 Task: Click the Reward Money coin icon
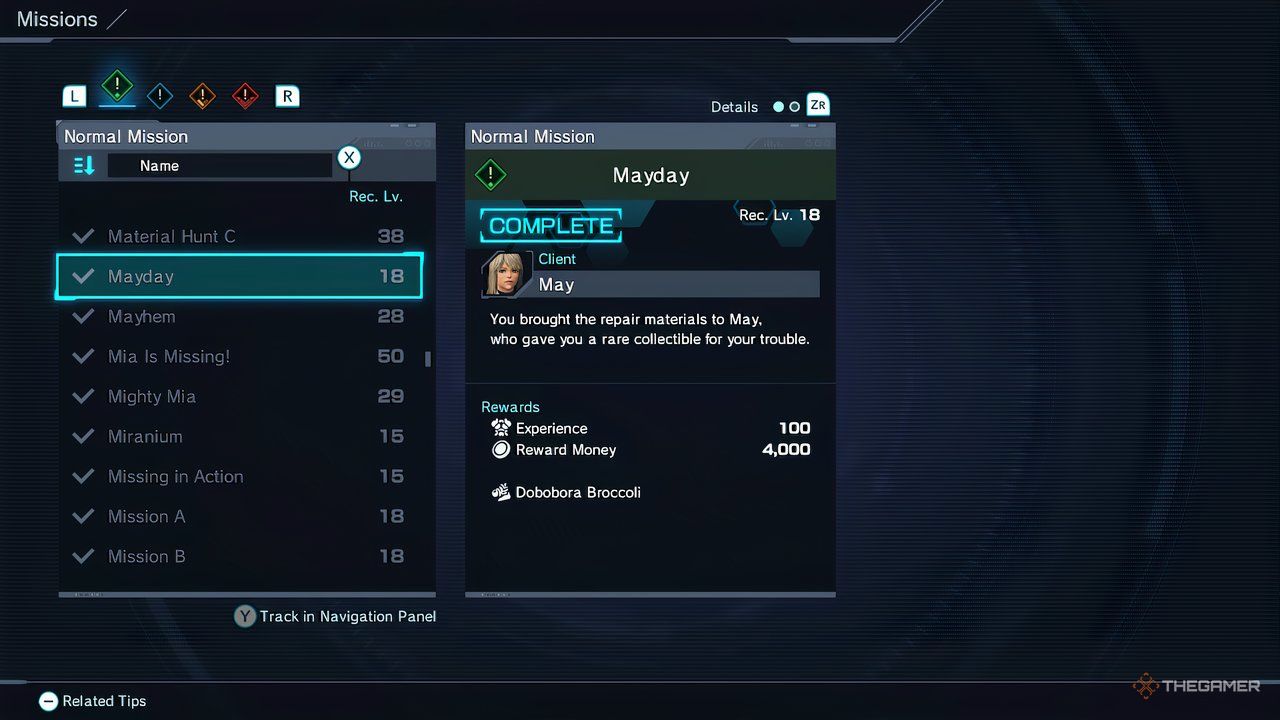(500, 449)
